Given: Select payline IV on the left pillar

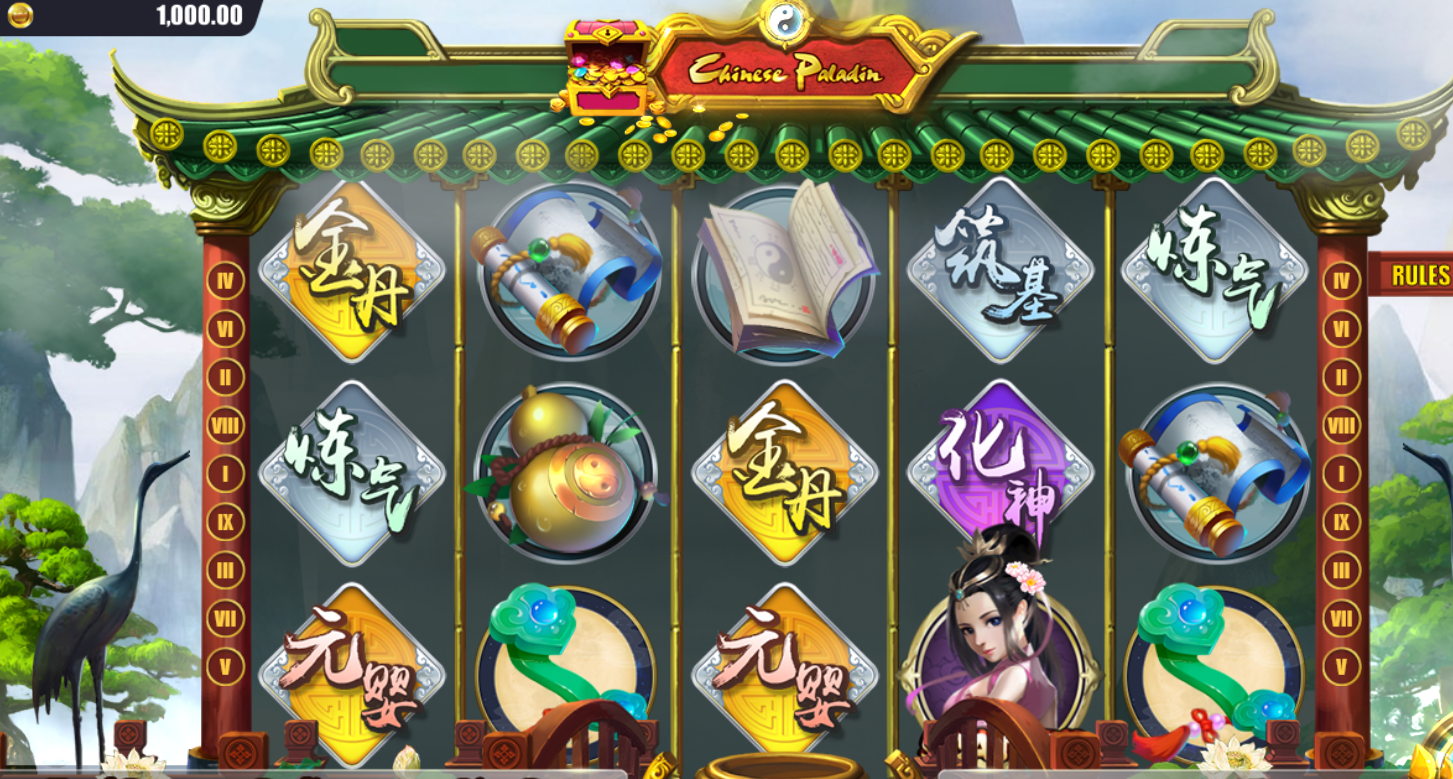Looking at the screenshot, I should pos(225,281).
